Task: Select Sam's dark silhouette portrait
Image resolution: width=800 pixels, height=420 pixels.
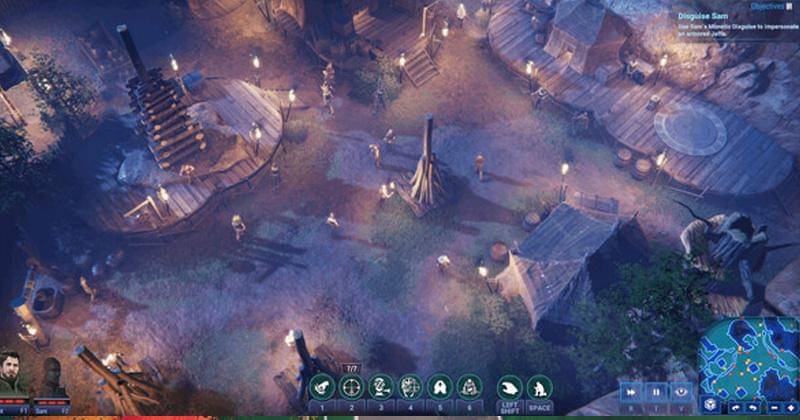Action: pyautogui.click(x=52, y=376)
